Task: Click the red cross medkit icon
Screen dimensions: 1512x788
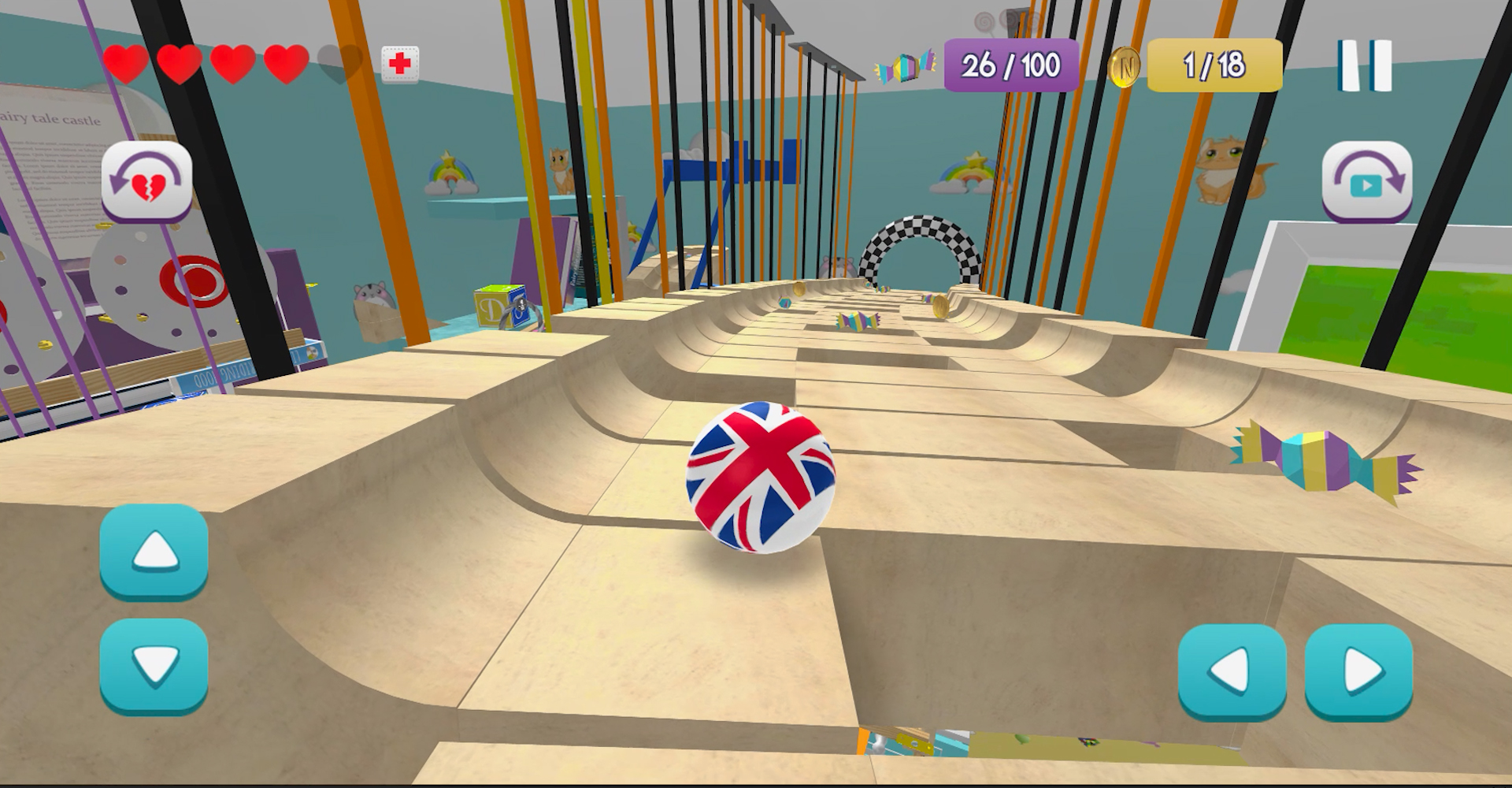Action: click(x=400, y=64)
